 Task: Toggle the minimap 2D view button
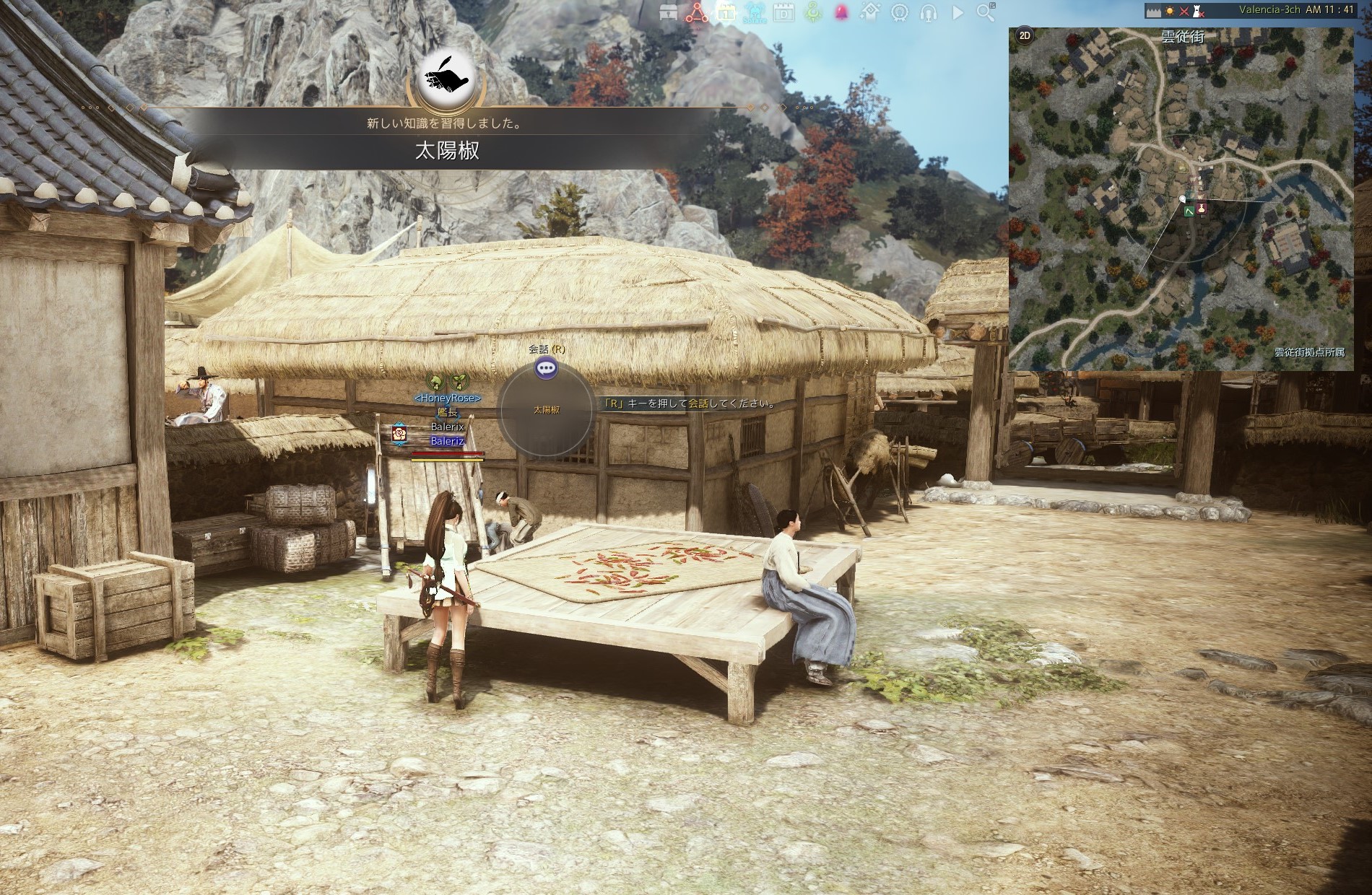coord(1024,35)
